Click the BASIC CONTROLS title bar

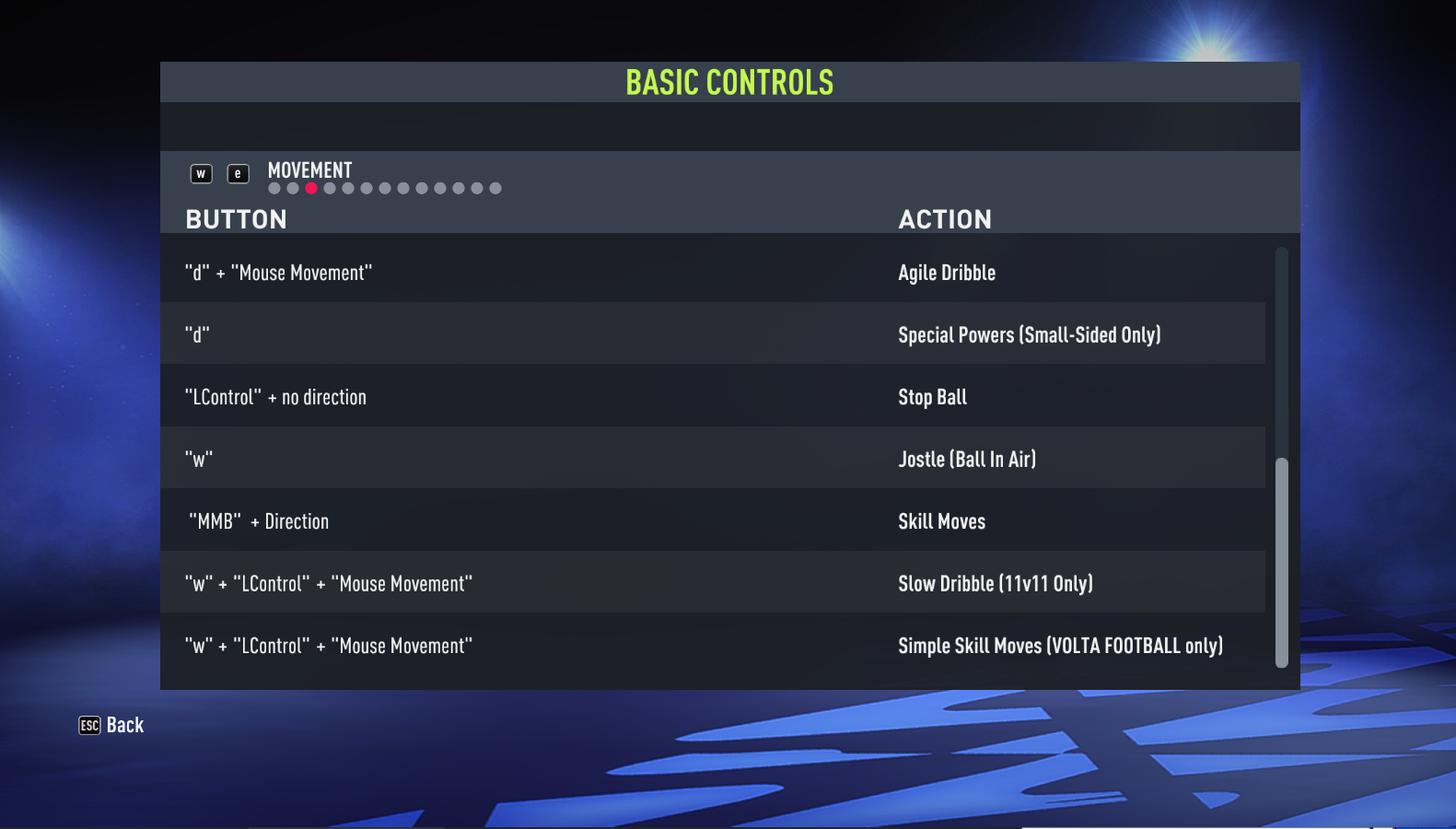coord(729,82)
